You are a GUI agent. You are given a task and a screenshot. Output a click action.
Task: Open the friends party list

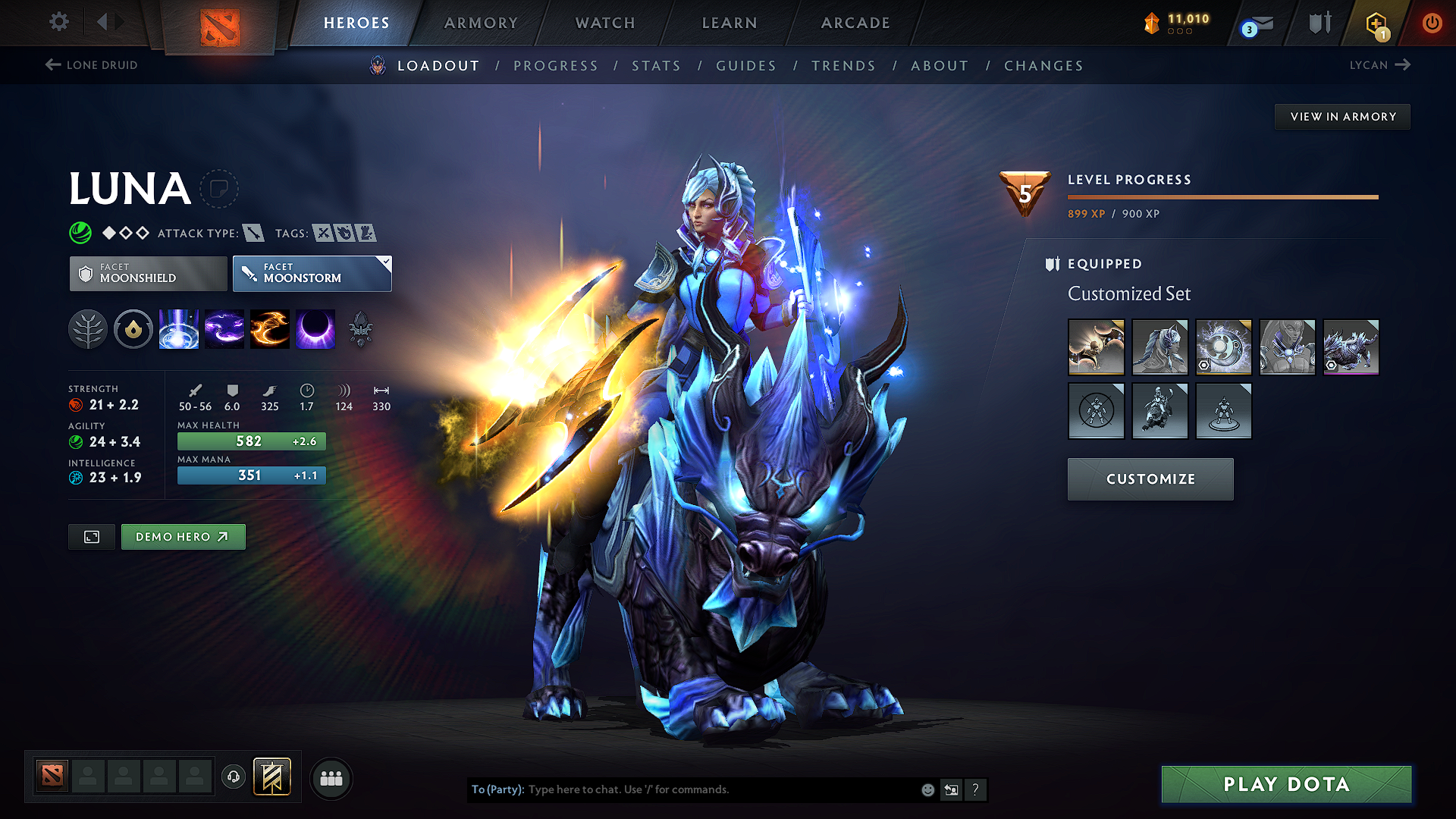tap(331, 778)
